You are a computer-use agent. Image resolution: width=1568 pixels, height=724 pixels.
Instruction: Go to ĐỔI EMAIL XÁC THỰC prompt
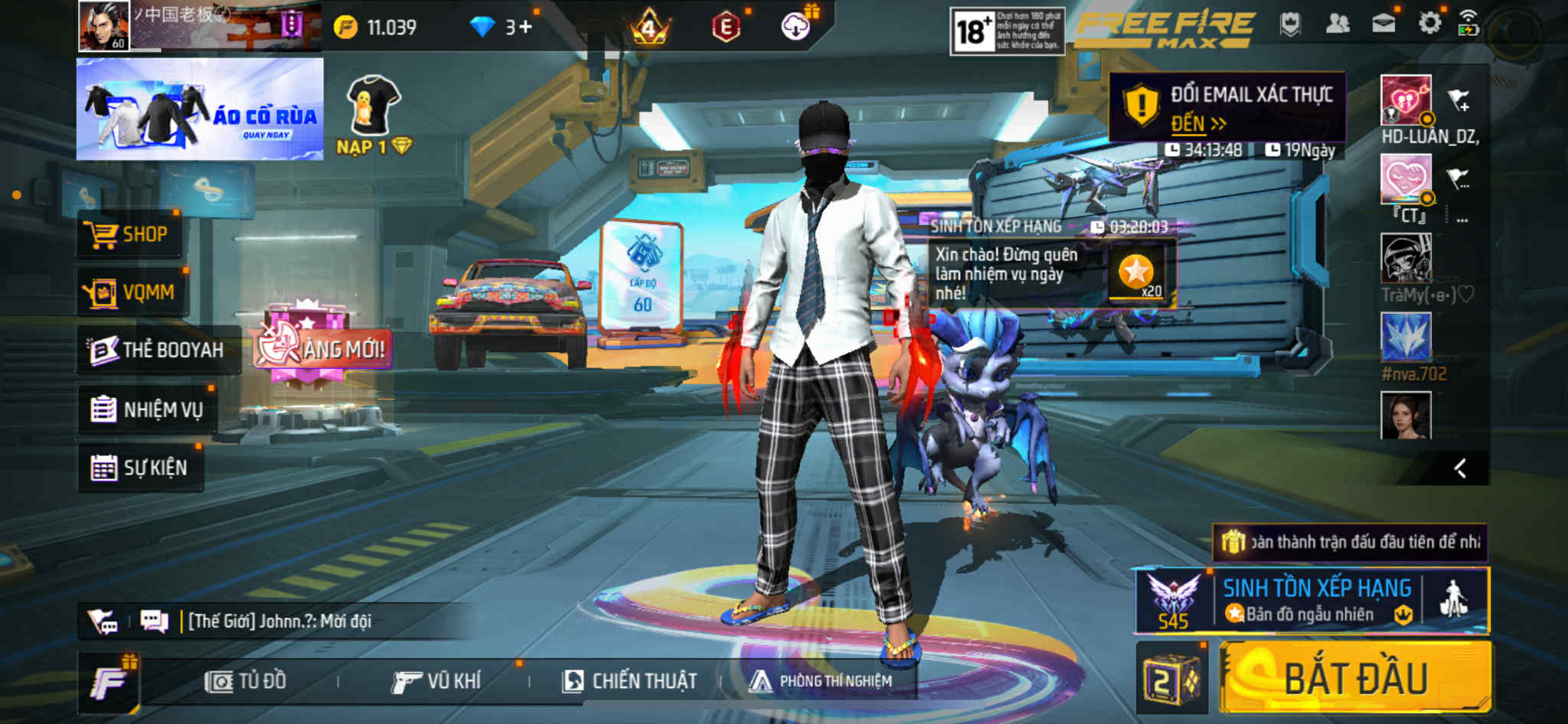tap(1227, 107)
